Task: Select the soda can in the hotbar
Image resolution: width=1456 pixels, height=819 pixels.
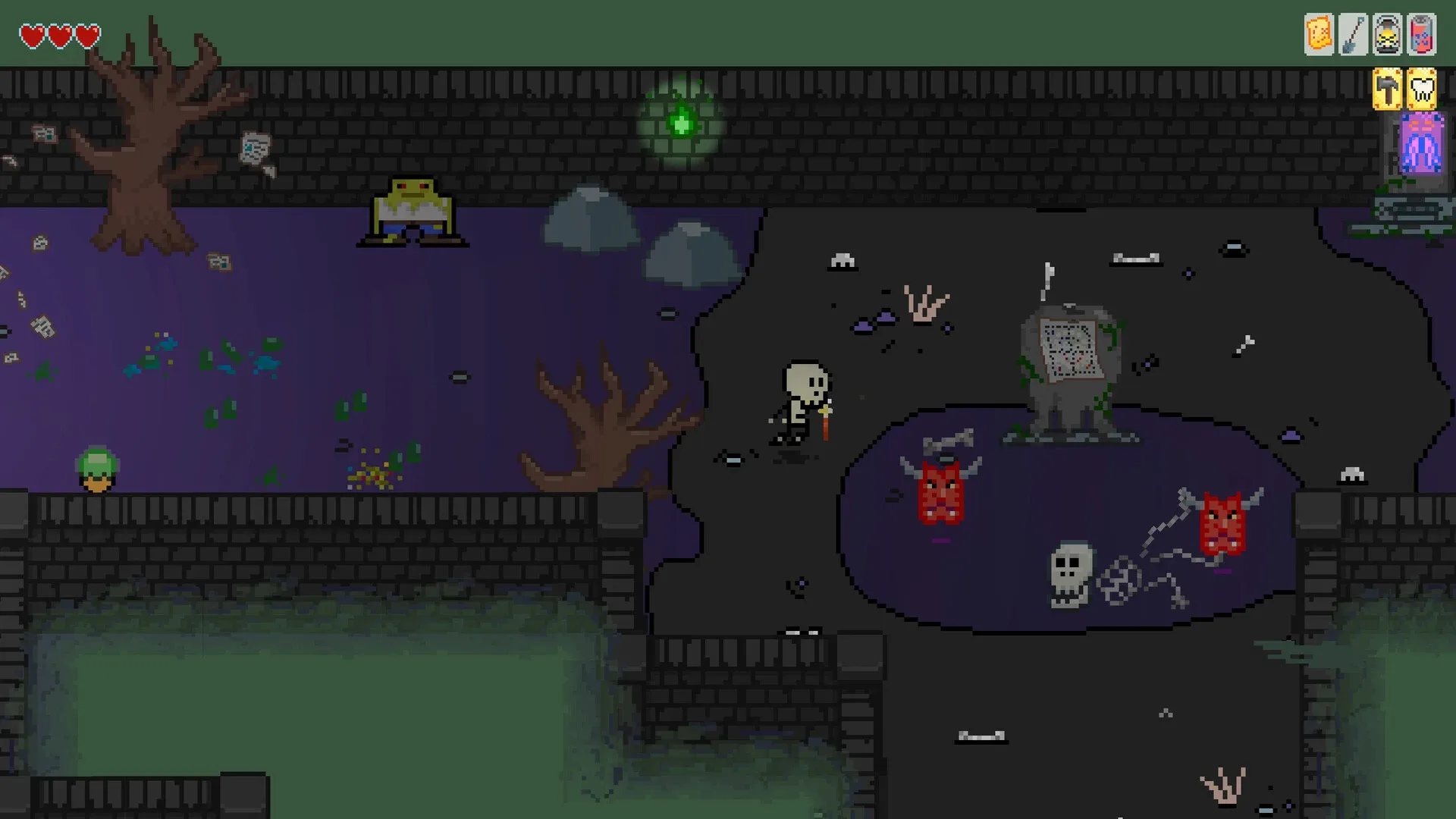Action: (1422, 32)
